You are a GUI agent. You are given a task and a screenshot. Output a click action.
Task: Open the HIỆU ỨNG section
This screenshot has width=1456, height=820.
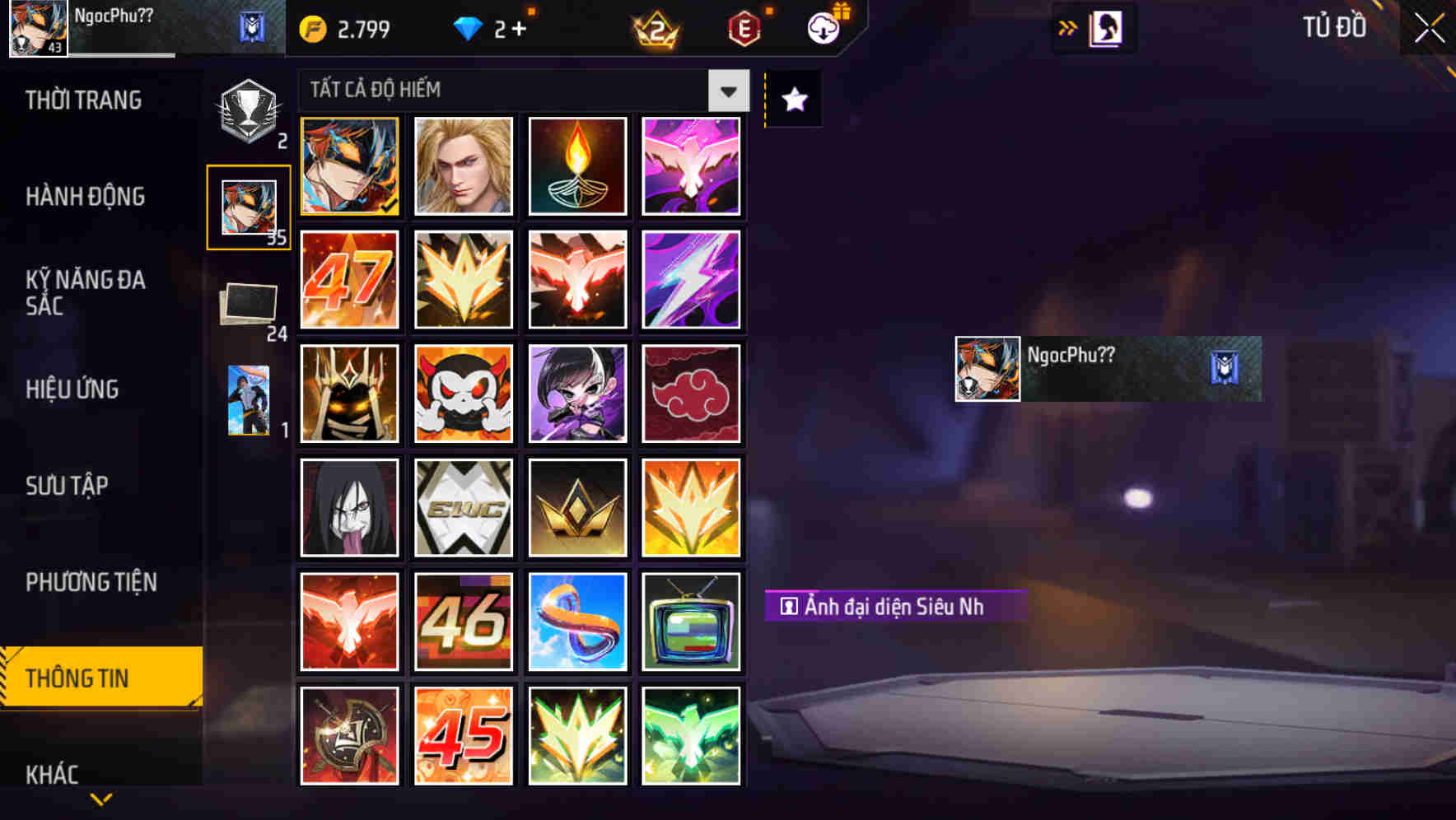coord(72,389)
